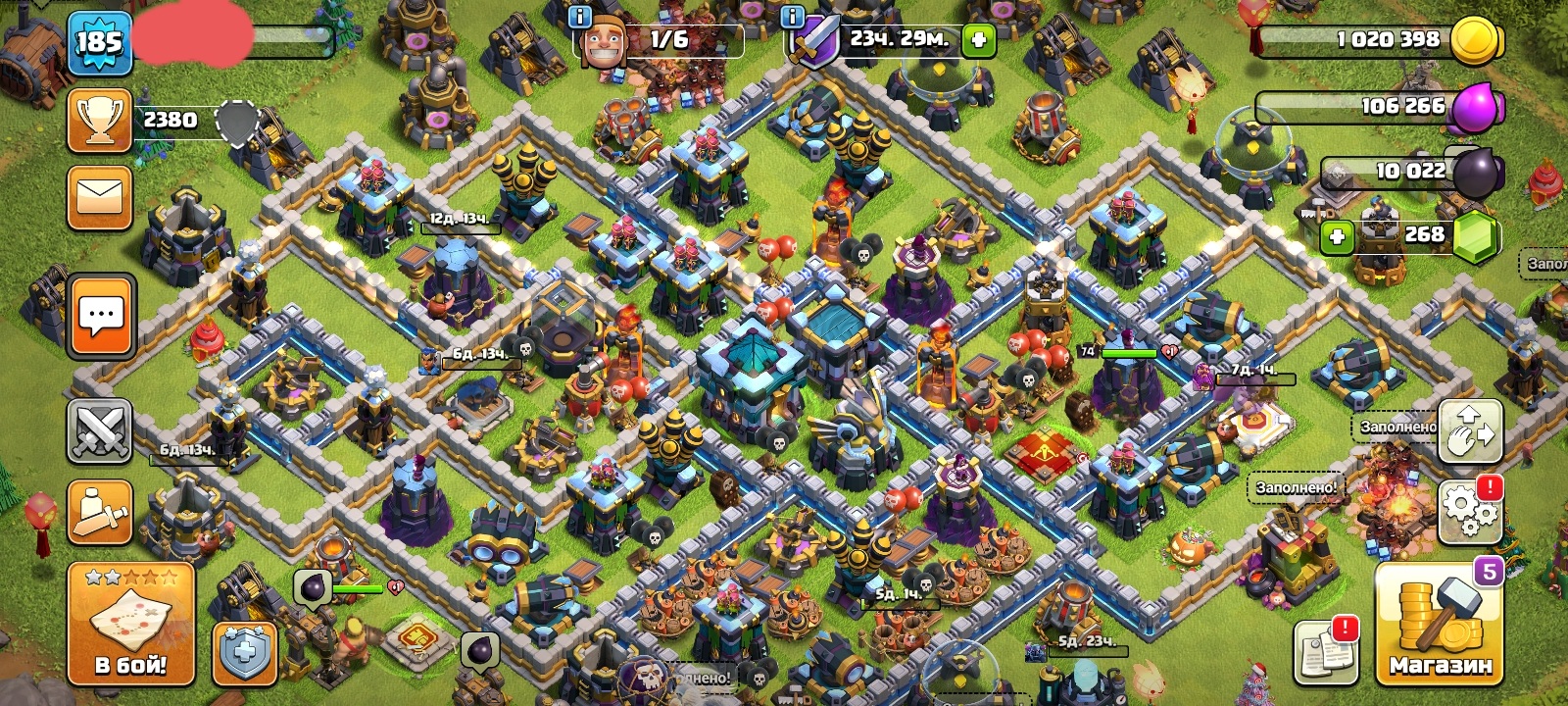Tap the dark elixir drop icon
The width and height of the screenshot is (1568, 706).
(x=1477, y=173)
